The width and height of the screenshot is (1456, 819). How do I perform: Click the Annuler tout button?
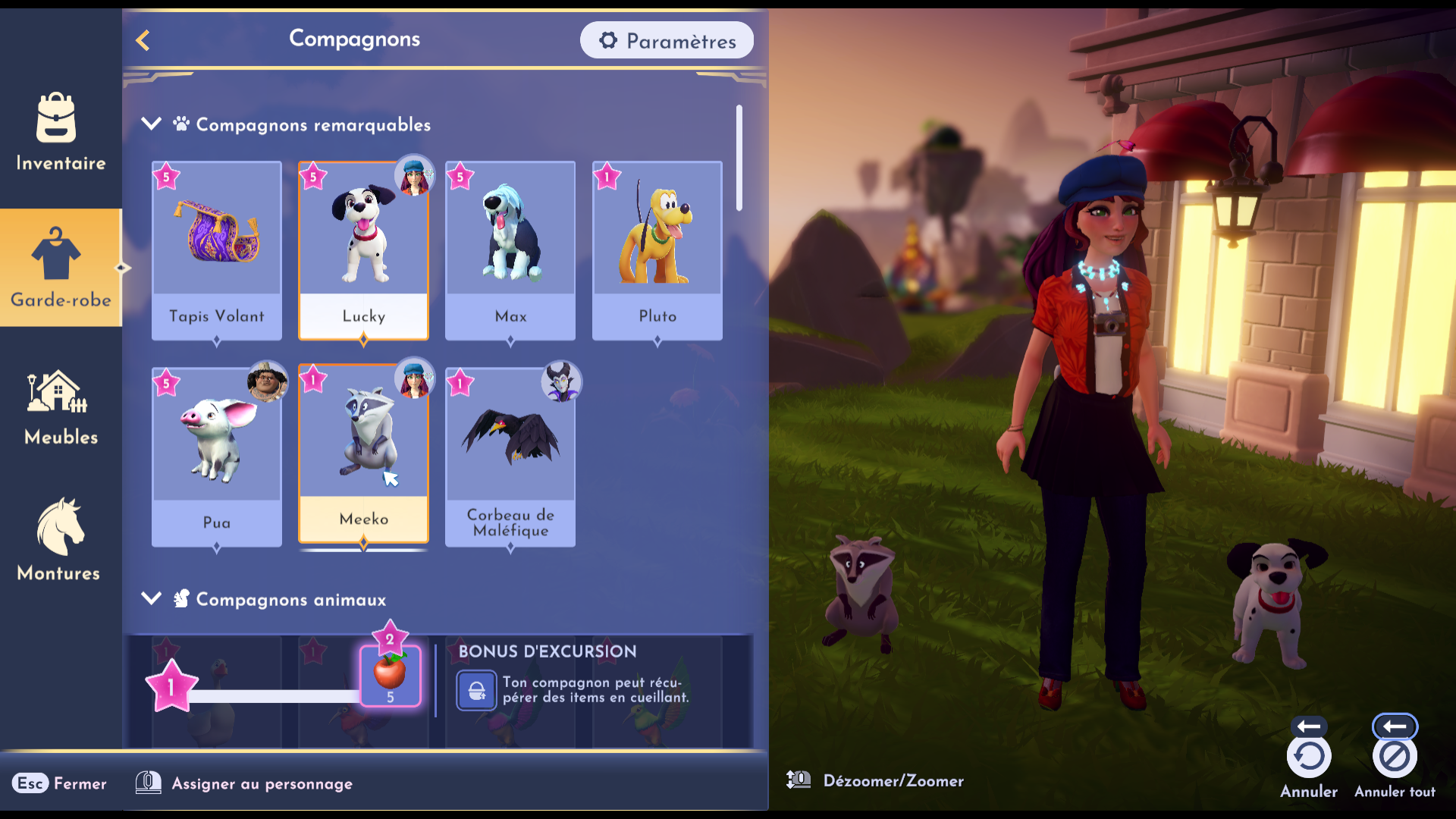1394,757
